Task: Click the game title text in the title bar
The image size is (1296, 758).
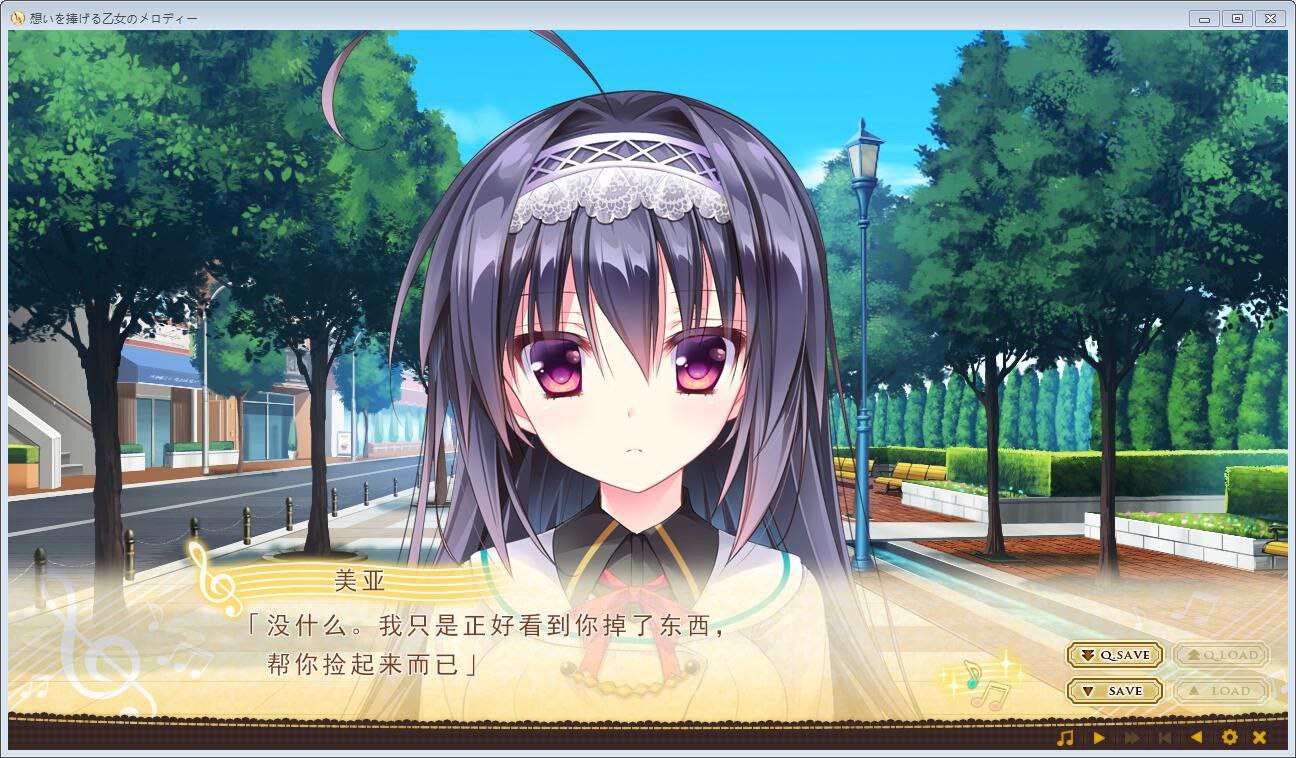Action: (110, 16)
